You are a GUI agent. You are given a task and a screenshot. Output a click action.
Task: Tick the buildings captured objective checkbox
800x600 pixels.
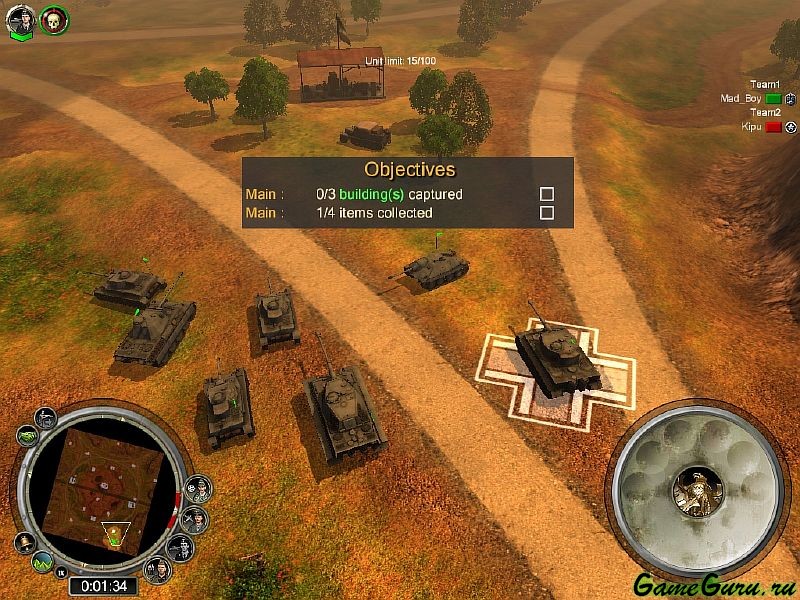pyautogui.click(x=547, y=194)
